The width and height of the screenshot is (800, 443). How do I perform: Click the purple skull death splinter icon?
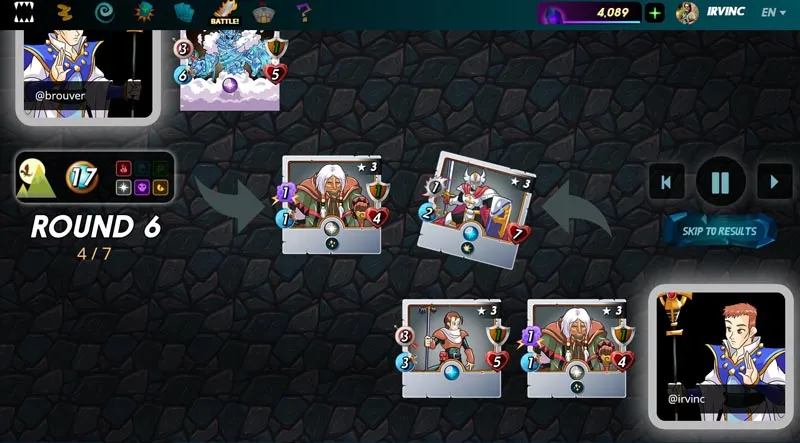pyautogui.click(x=142, y=187)
